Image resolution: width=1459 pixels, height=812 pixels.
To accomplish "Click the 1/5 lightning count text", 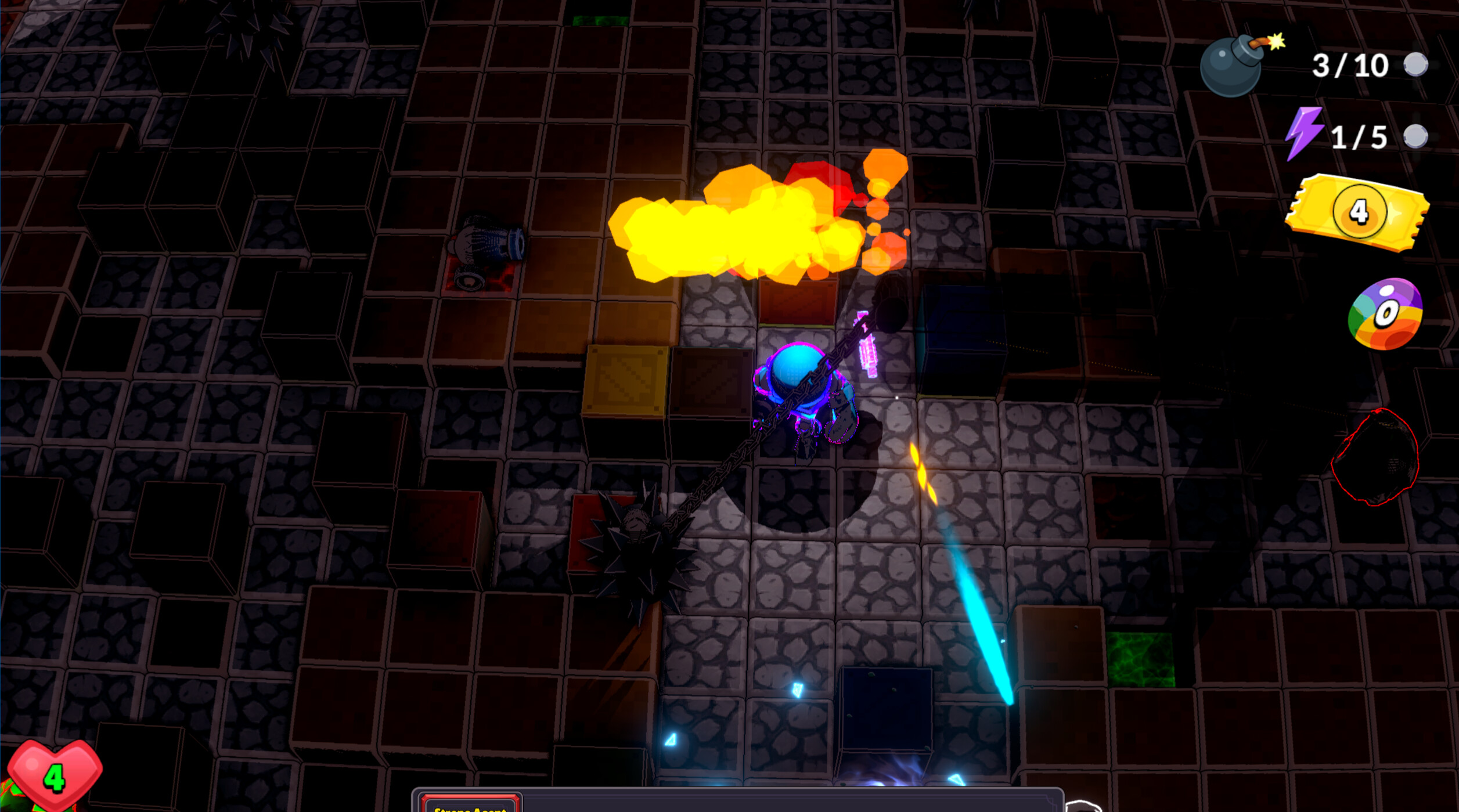I will pyautogui.click(x=1361, y=135).
